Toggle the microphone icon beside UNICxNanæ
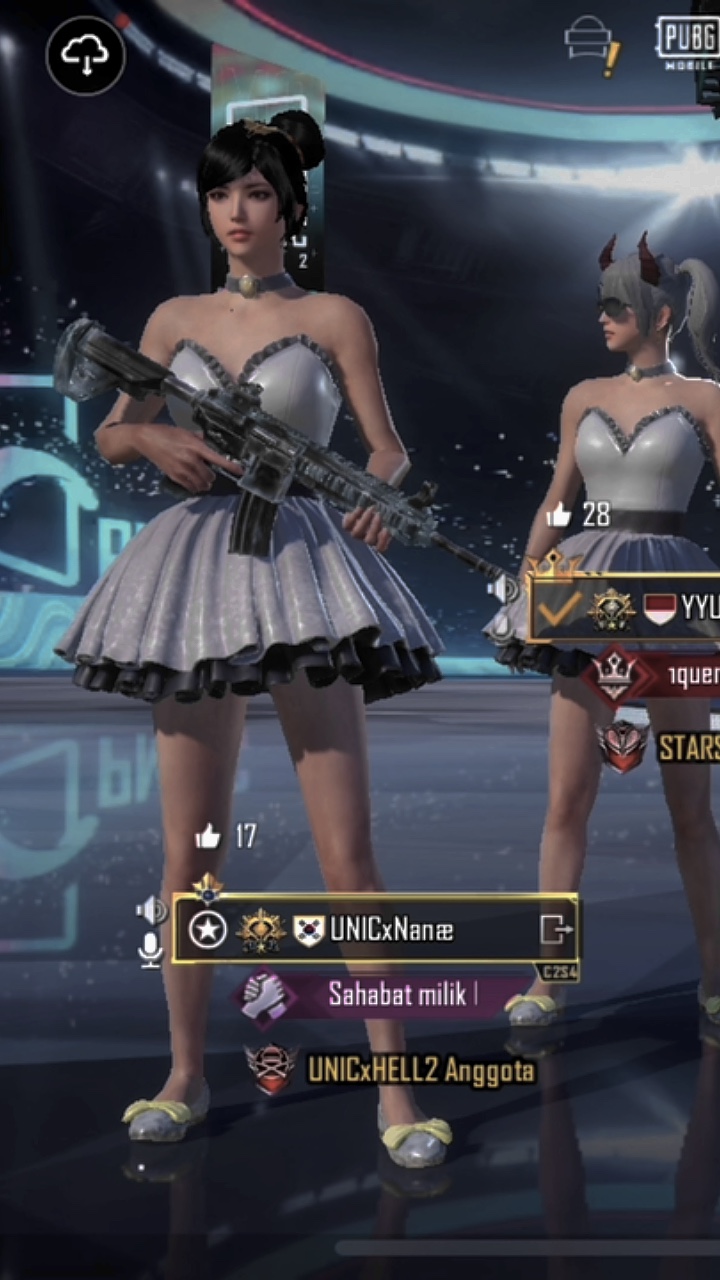The image size is (720, 1280). click(x=151, y=950)
